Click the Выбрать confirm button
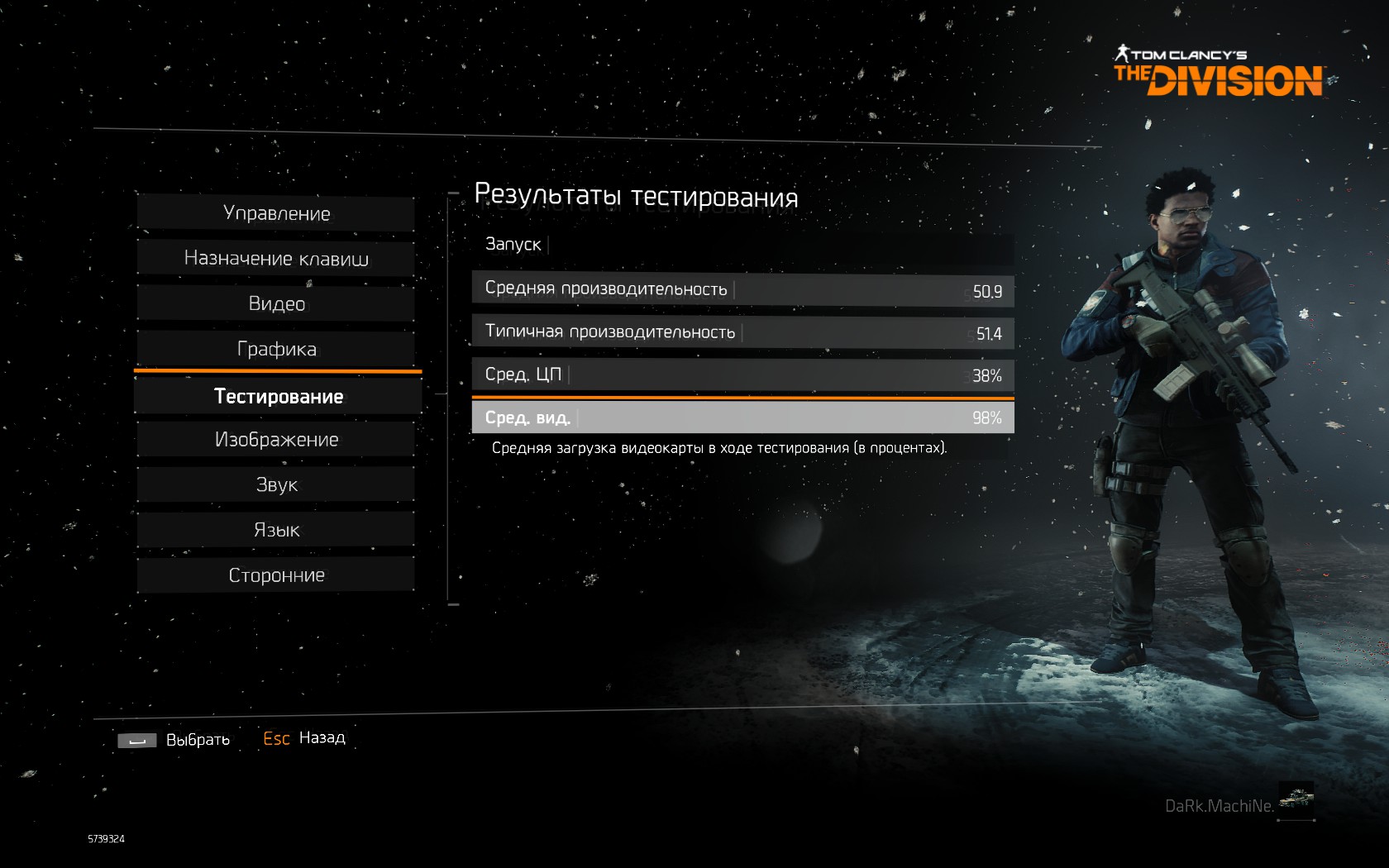1389x868 pixels. [174, 740]
